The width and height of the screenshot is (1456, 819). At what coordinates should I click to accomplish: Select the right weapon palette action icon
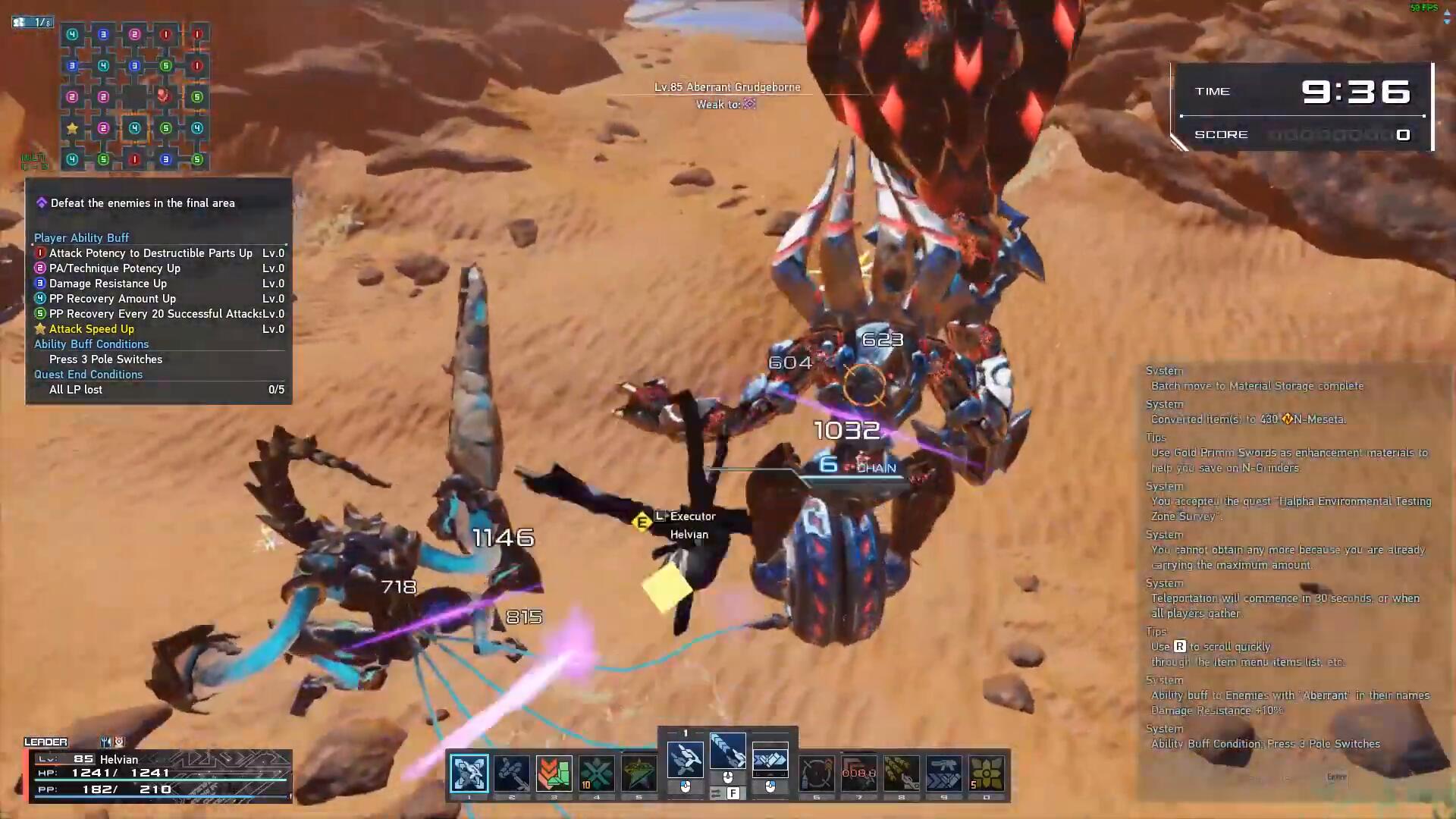[770, 759]
